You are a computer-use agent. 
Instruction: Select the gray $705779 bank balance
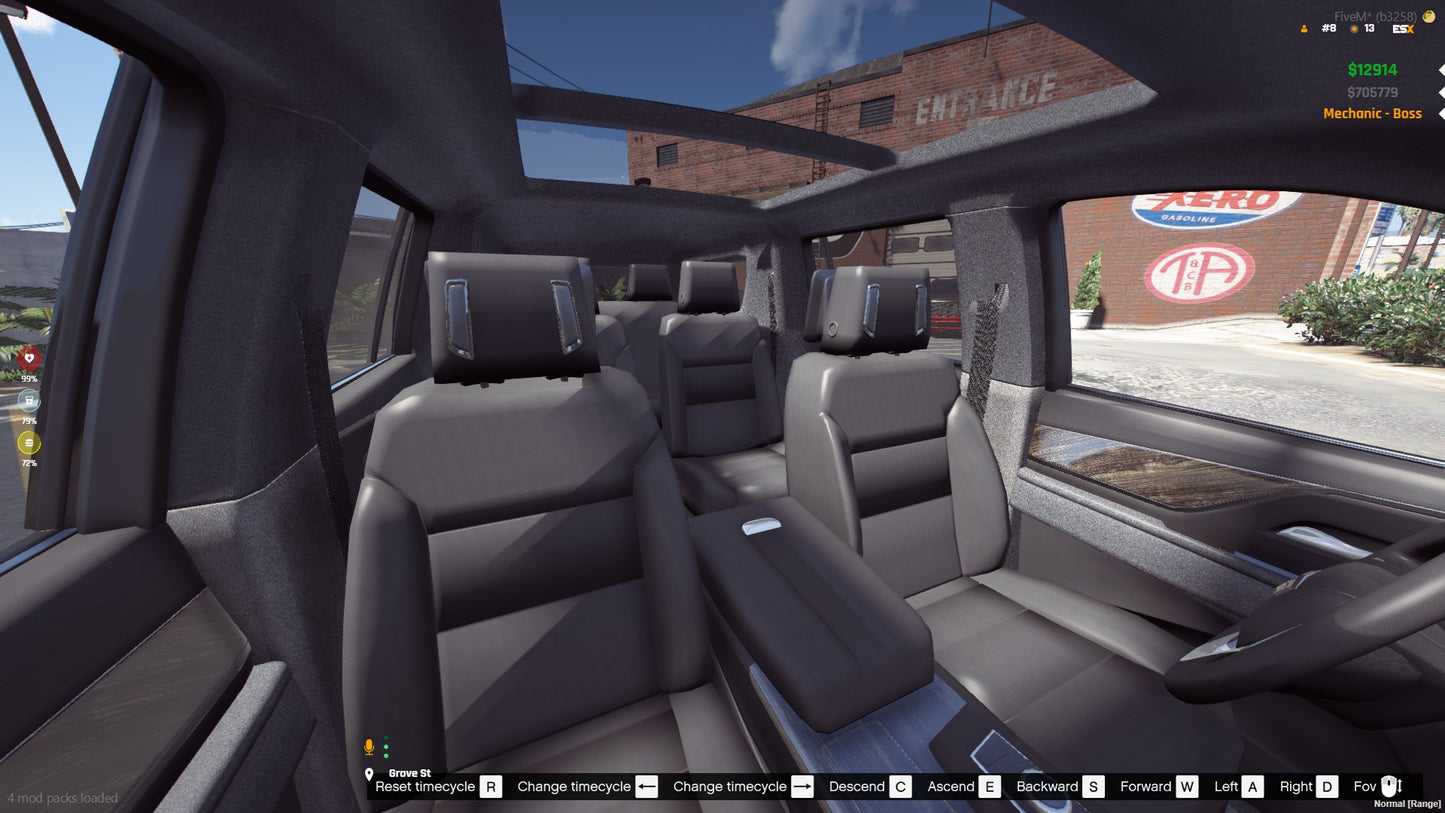coord(1373,90)
